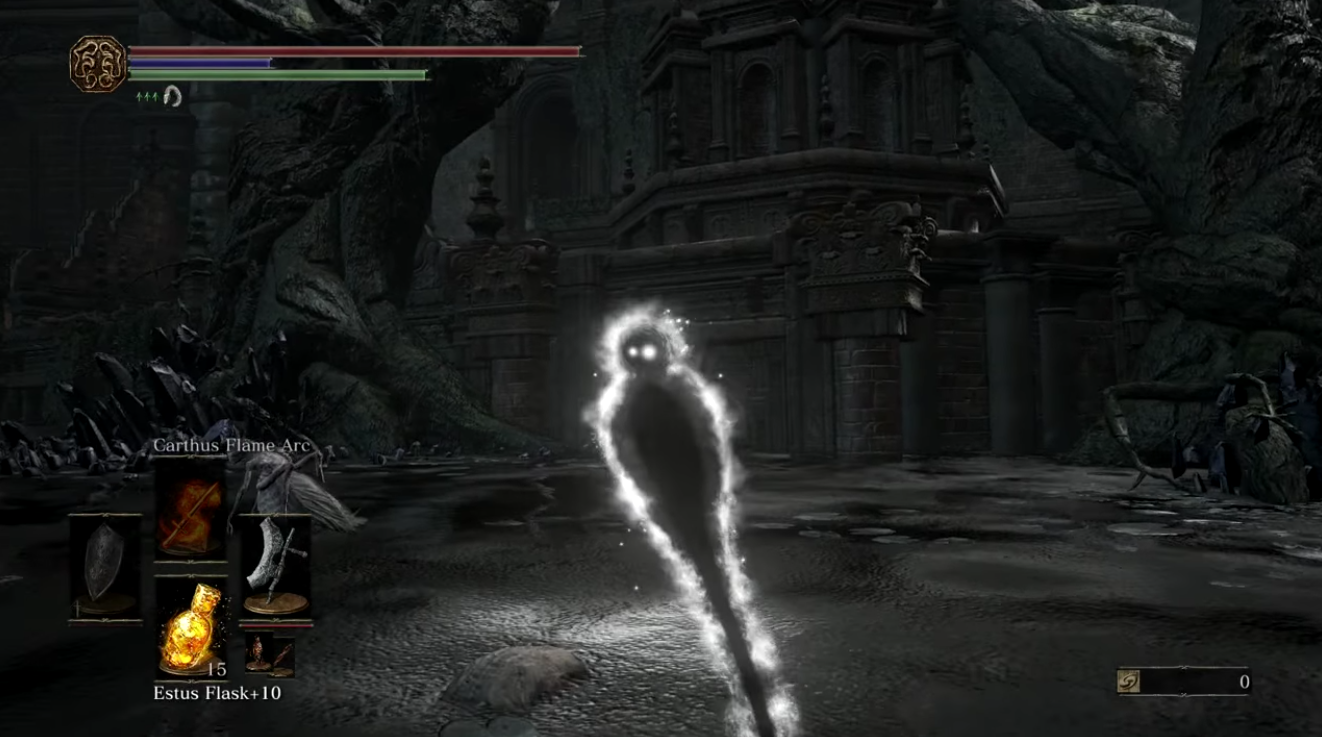Click the Estus Flask+10 label
Viewport: 1322px width, 737px height.
pyautogui.click(x=216, y=693)
